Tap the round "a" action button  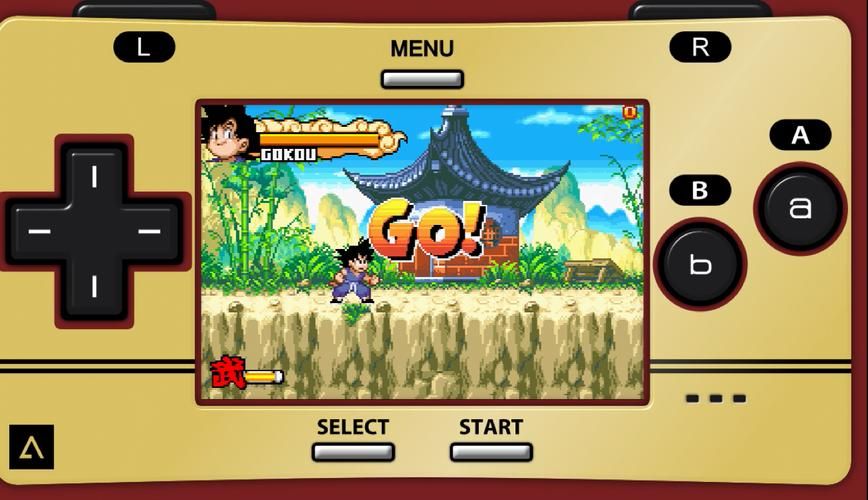pos(799,208)
